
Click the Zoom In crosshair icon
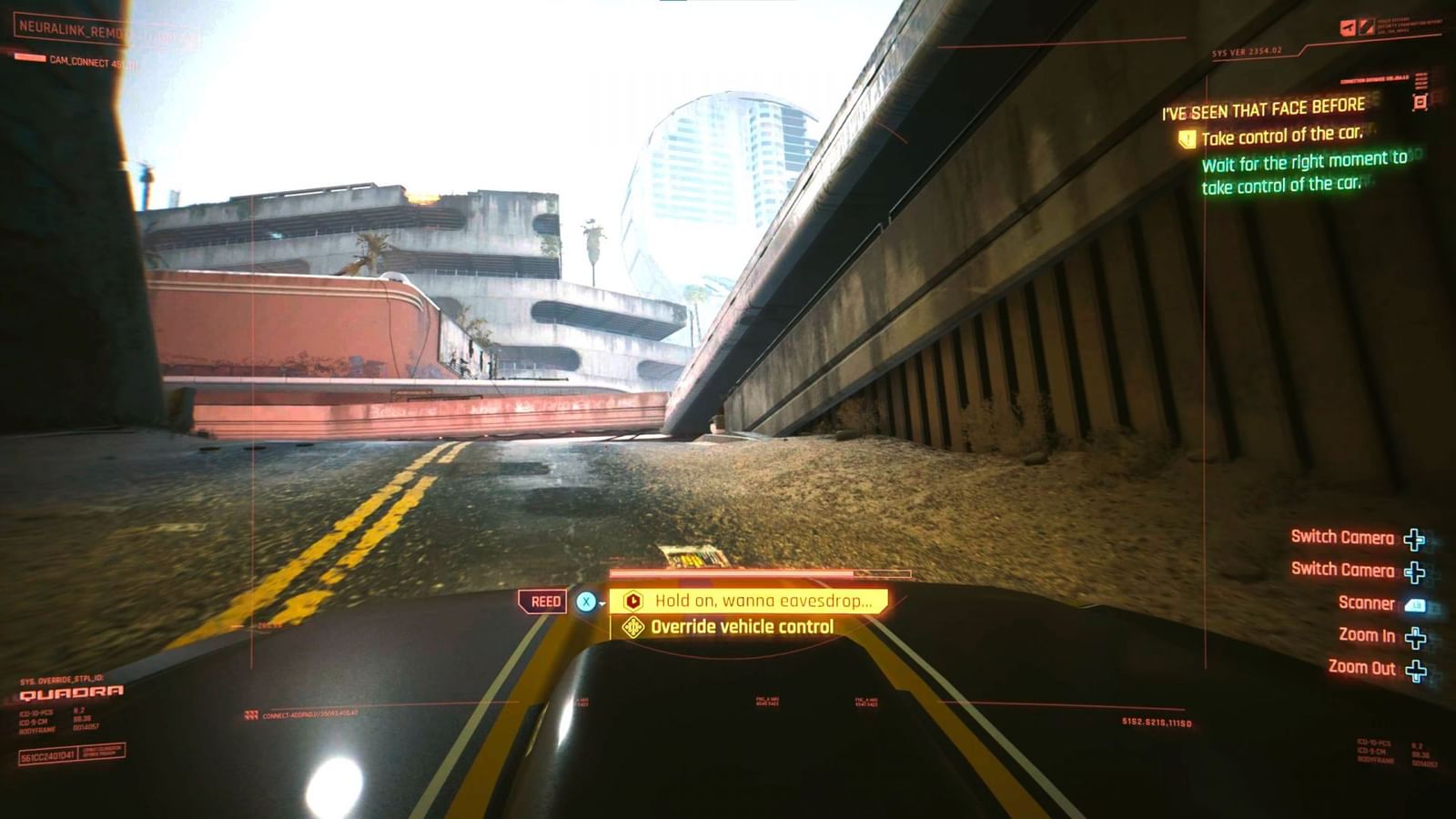click(x=1416, y=638)
